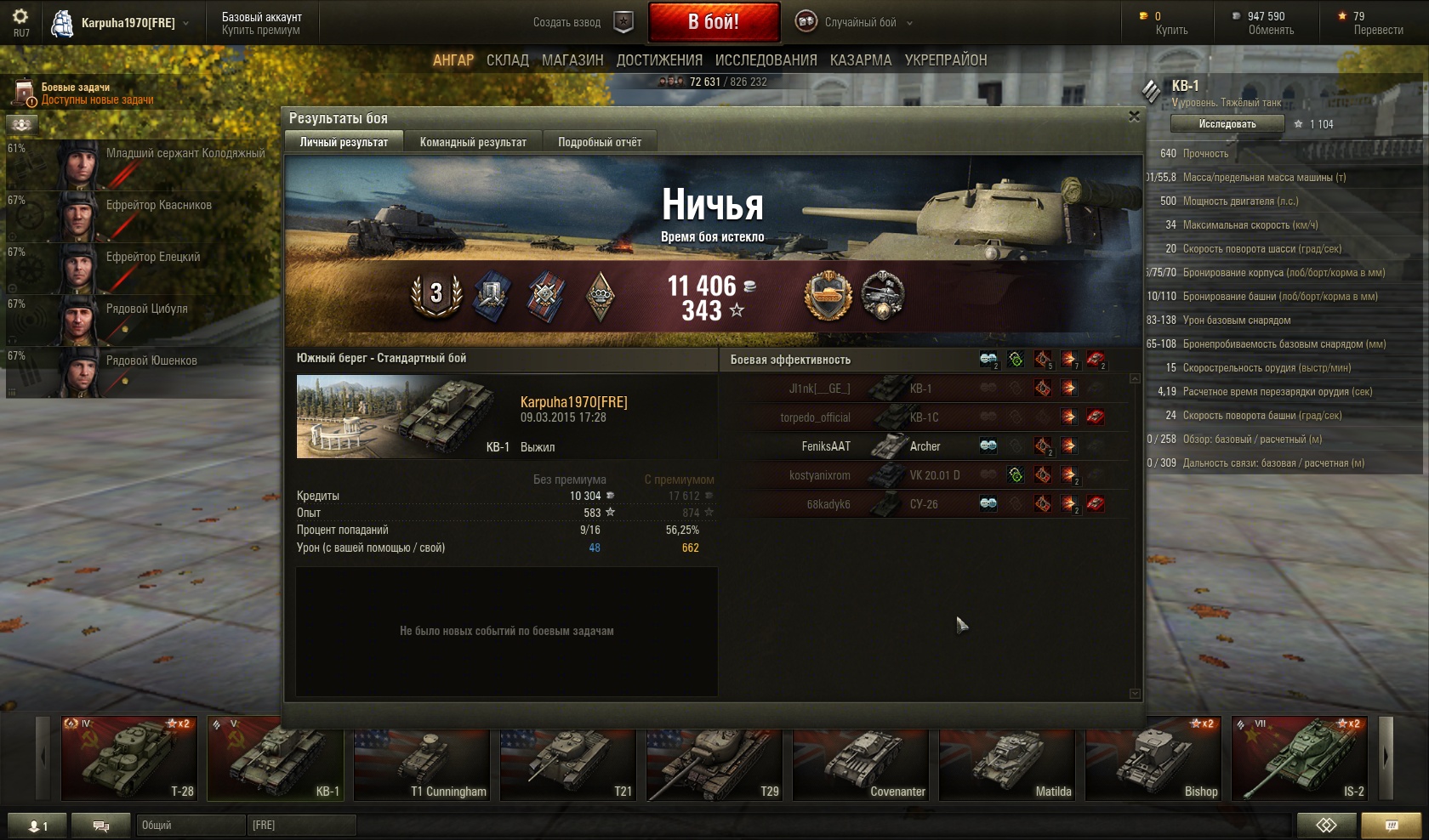Open the settings gear icon
The height and width of the screenshot is (840, 1429).
point(20,17)
